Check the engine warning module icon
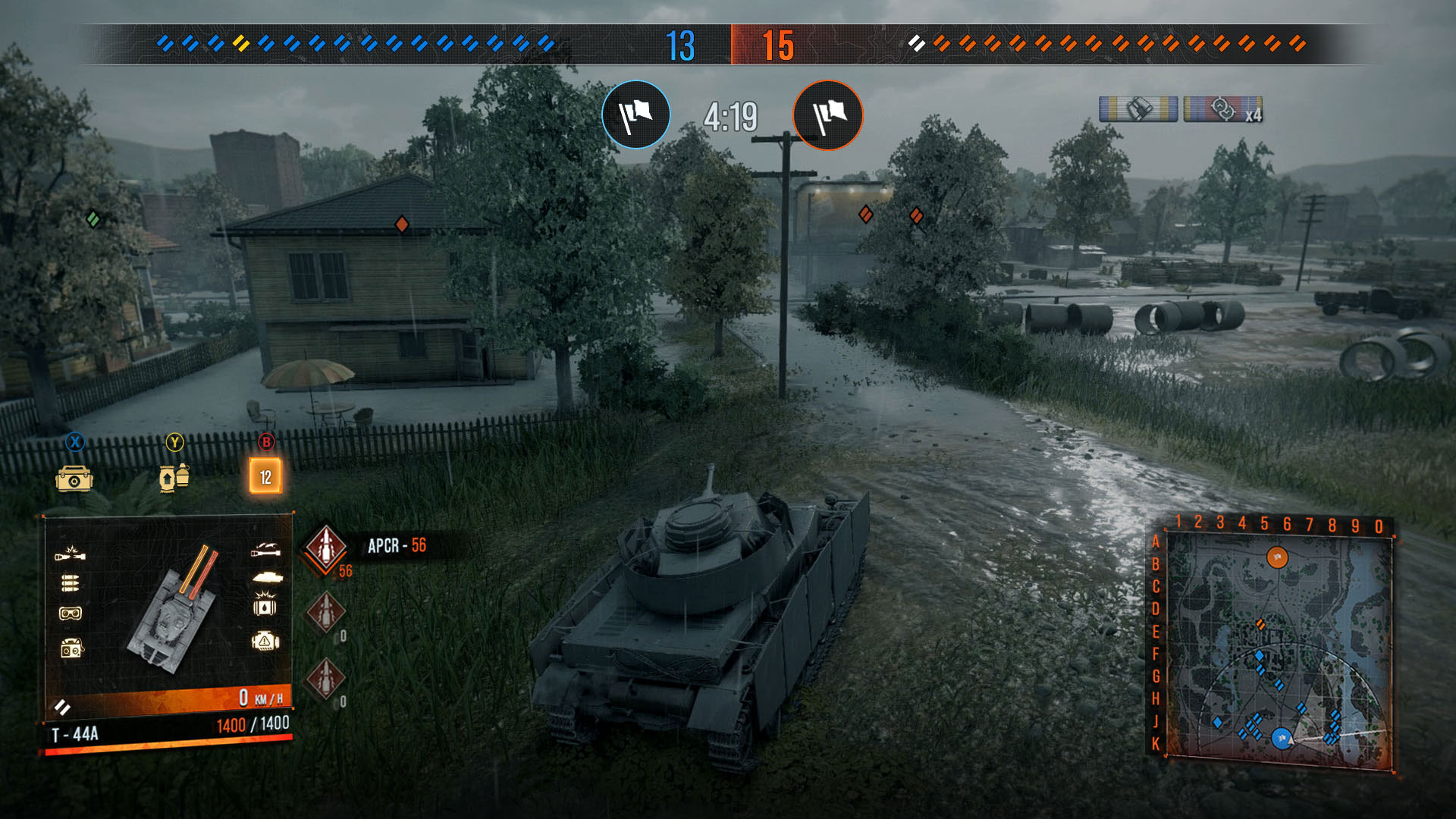 click(x=265, y=642)
